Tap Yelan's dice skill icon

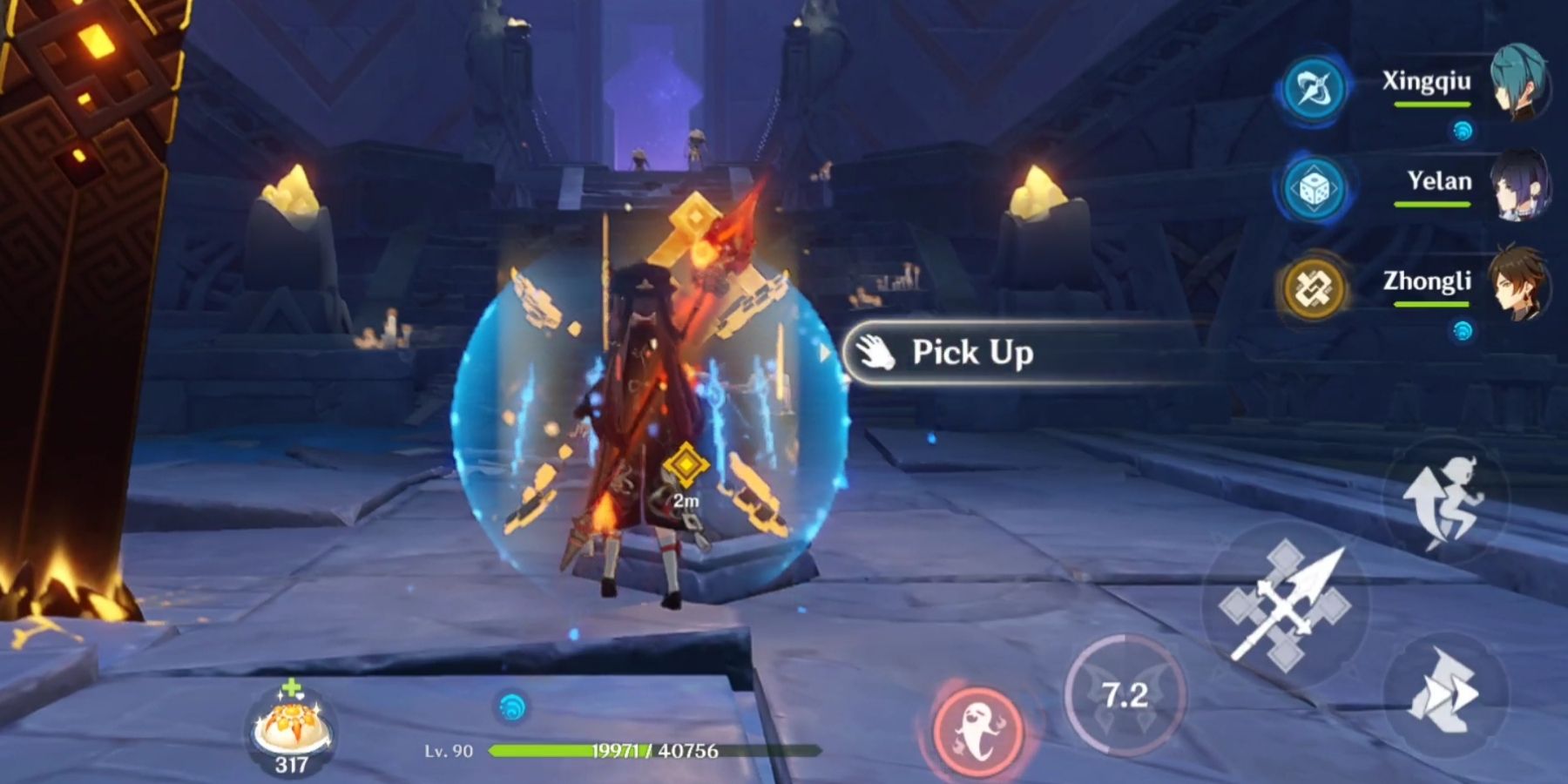coord(1318,186)
